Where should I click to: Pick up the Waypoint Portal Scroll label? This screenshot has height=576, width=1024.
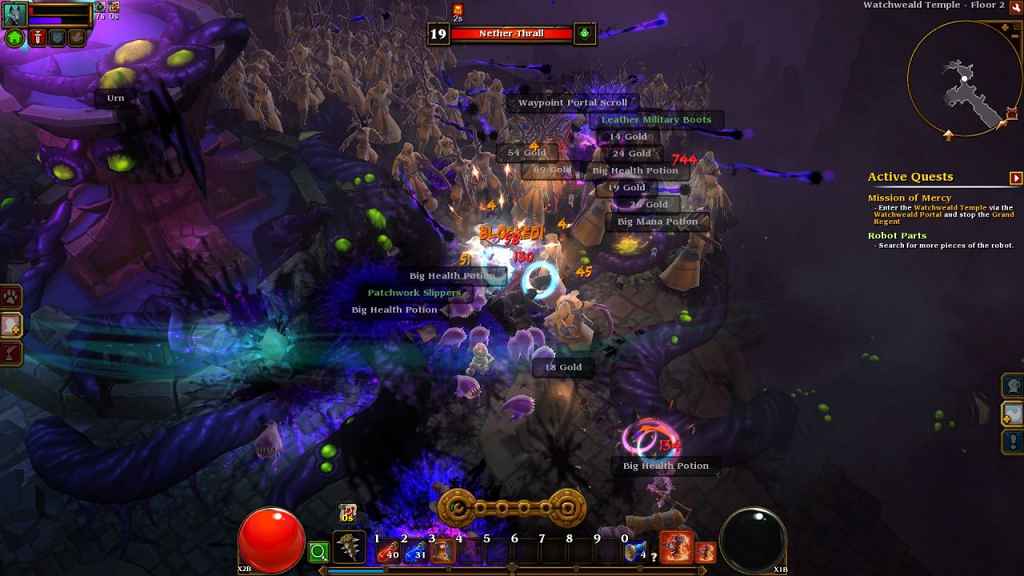[573, 103]
